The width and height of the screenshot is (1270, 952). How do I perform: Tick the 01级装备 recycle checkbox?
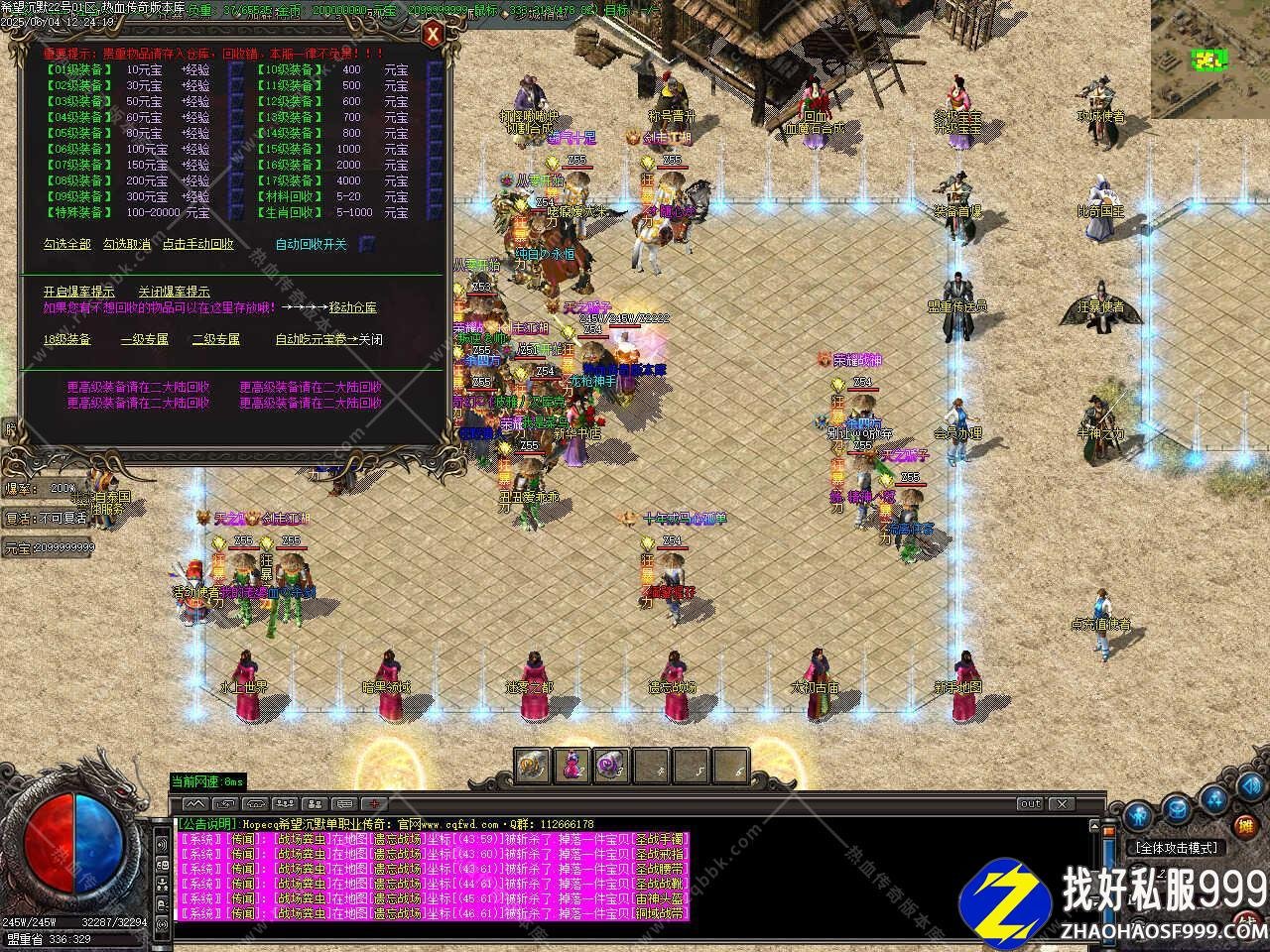236,70
